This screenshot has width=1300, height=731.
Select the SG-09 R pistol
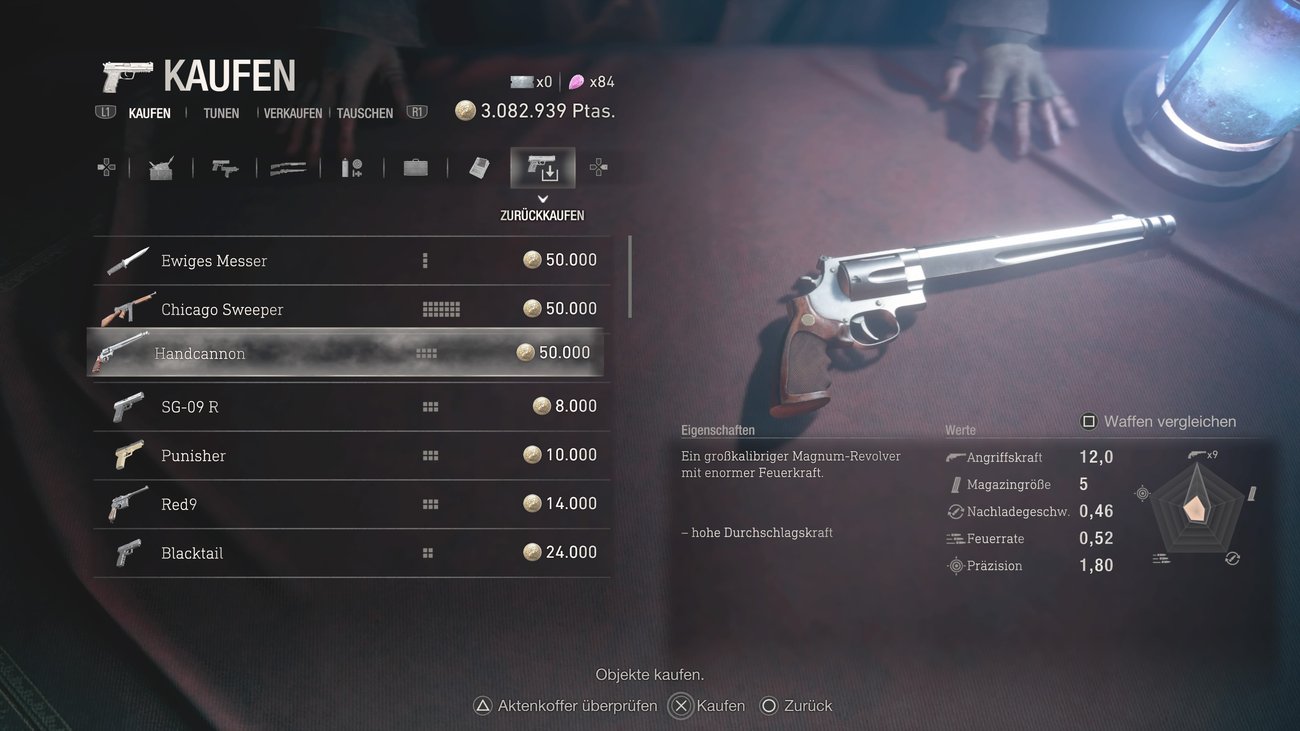pos(350,406)
